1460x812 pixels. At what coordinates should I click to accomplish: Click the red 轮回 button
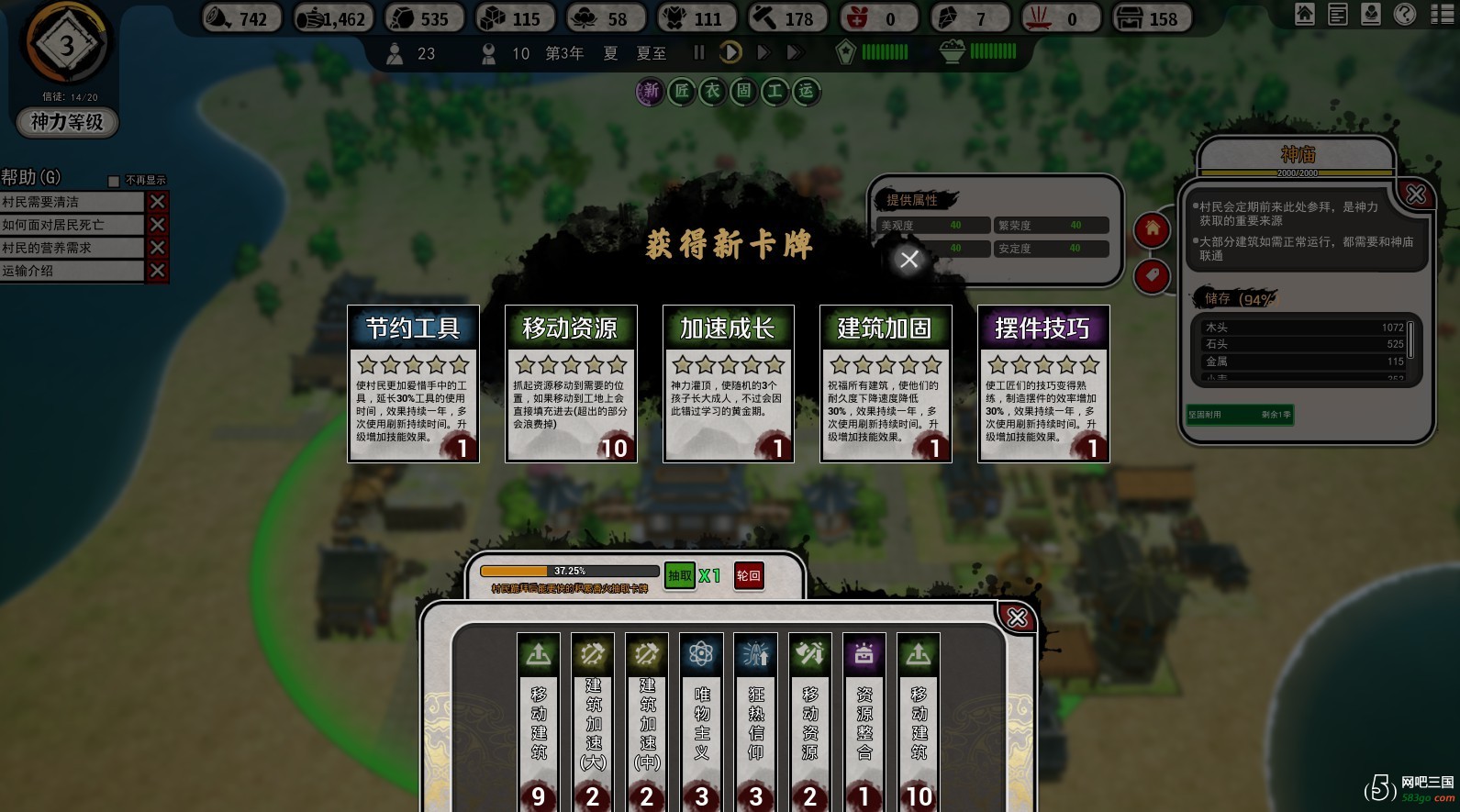(x=749, y=576)
